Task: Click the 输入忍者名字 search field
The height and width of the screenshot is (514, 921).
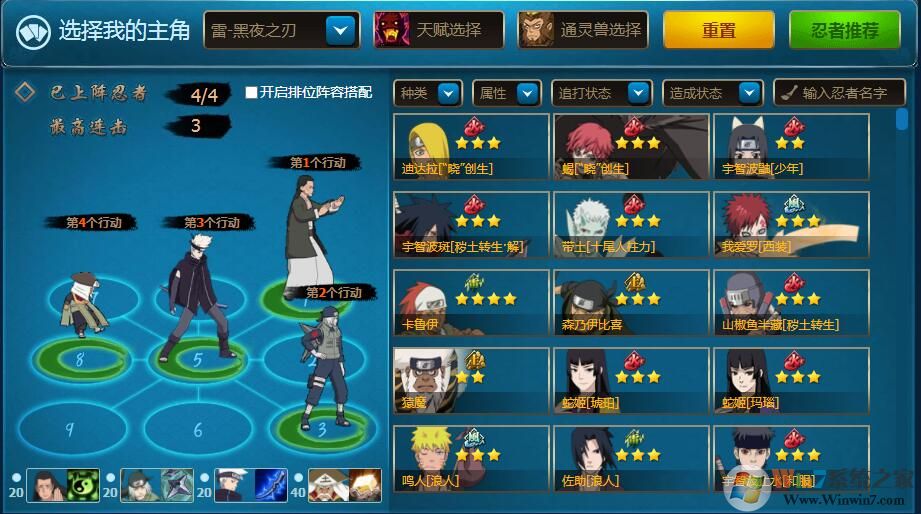Action: tap(838, 93)
